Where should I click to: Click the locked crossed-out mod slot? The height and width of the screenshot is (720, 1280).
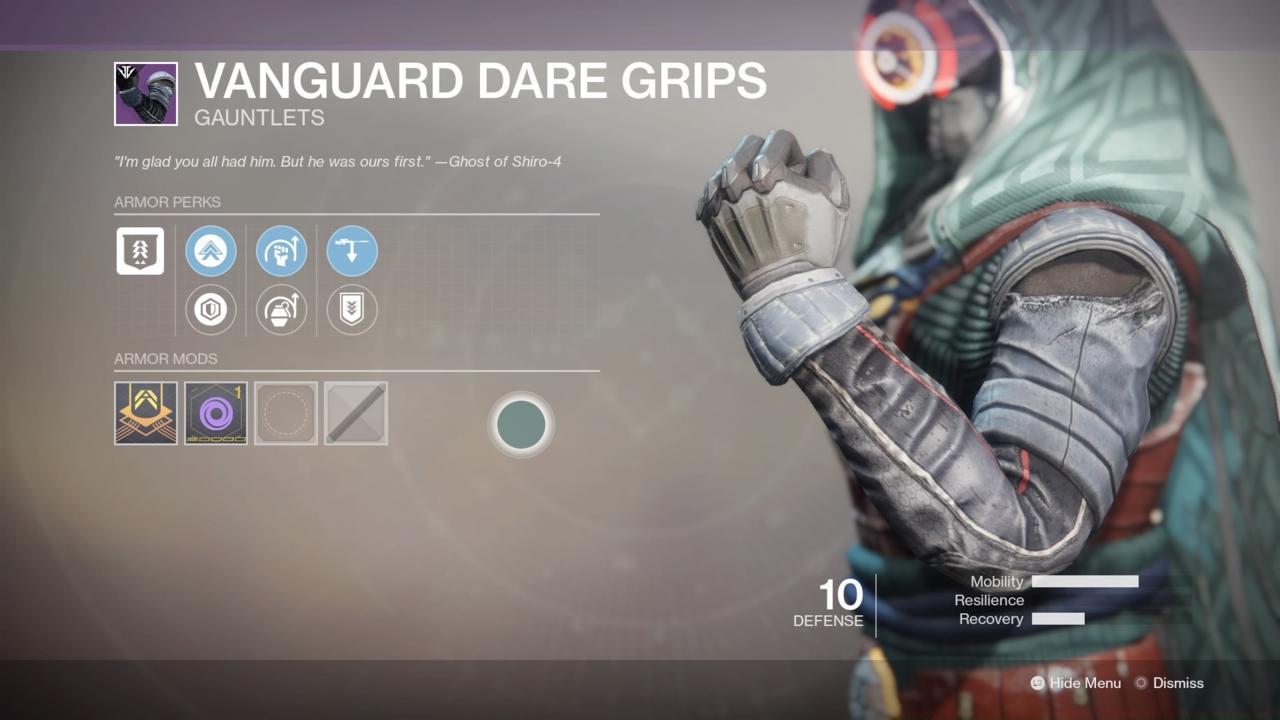pos(355,412)
